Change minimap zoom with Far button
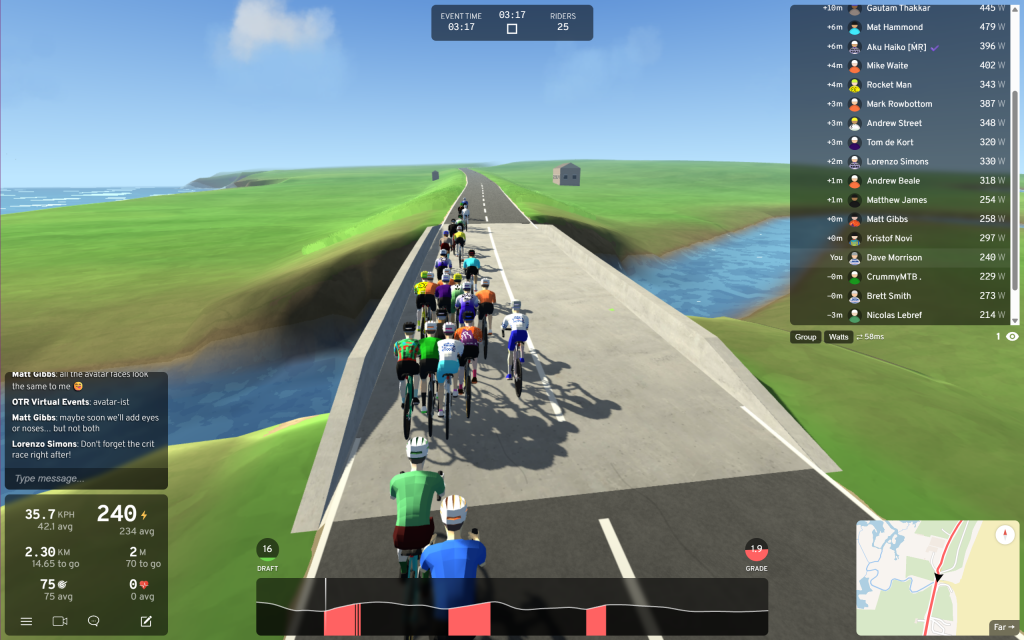The width and height of the screenshot is (1024, 640). 1002,627
